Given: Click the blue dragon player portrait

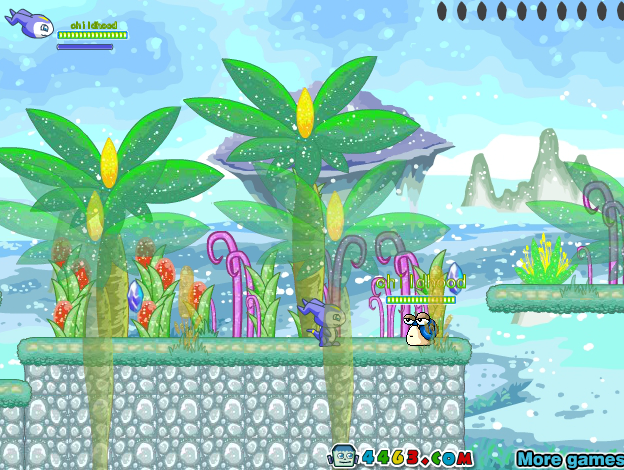Looking at the screenshot, I should [x=31, y=24].
